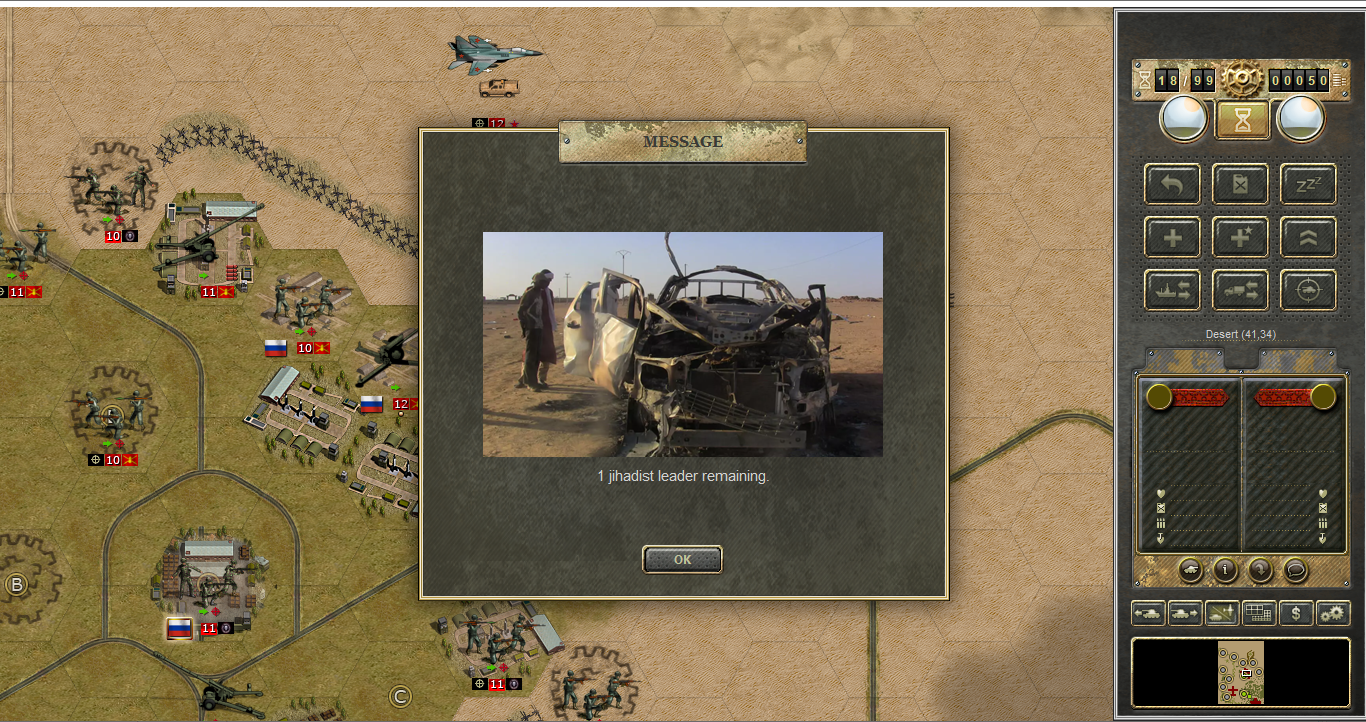Click the fuel canister resupply button
This screenshot has width=1366, height=722.
(x=1240, y=185)
